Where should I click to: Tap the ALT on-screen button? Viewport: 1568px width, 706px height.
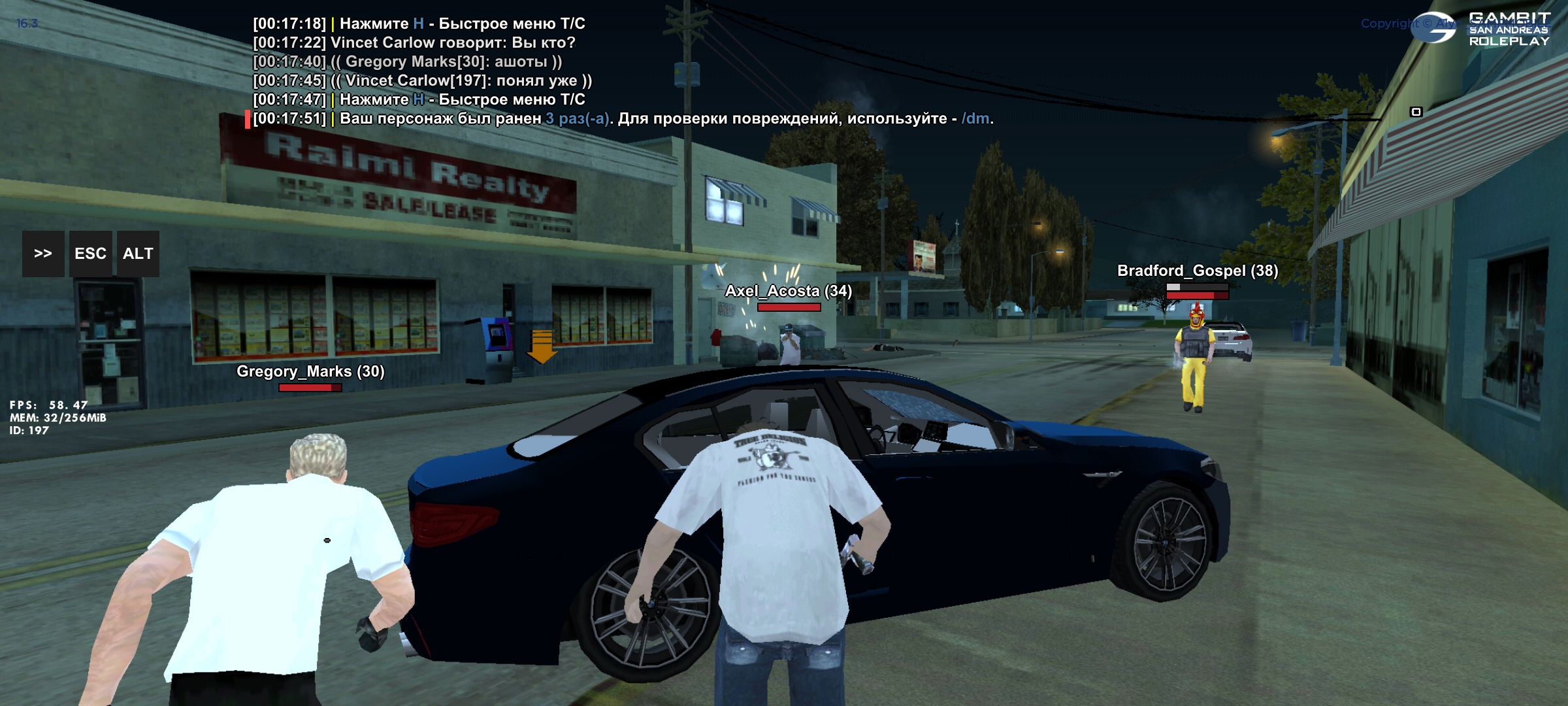click(x=138, y=254)
